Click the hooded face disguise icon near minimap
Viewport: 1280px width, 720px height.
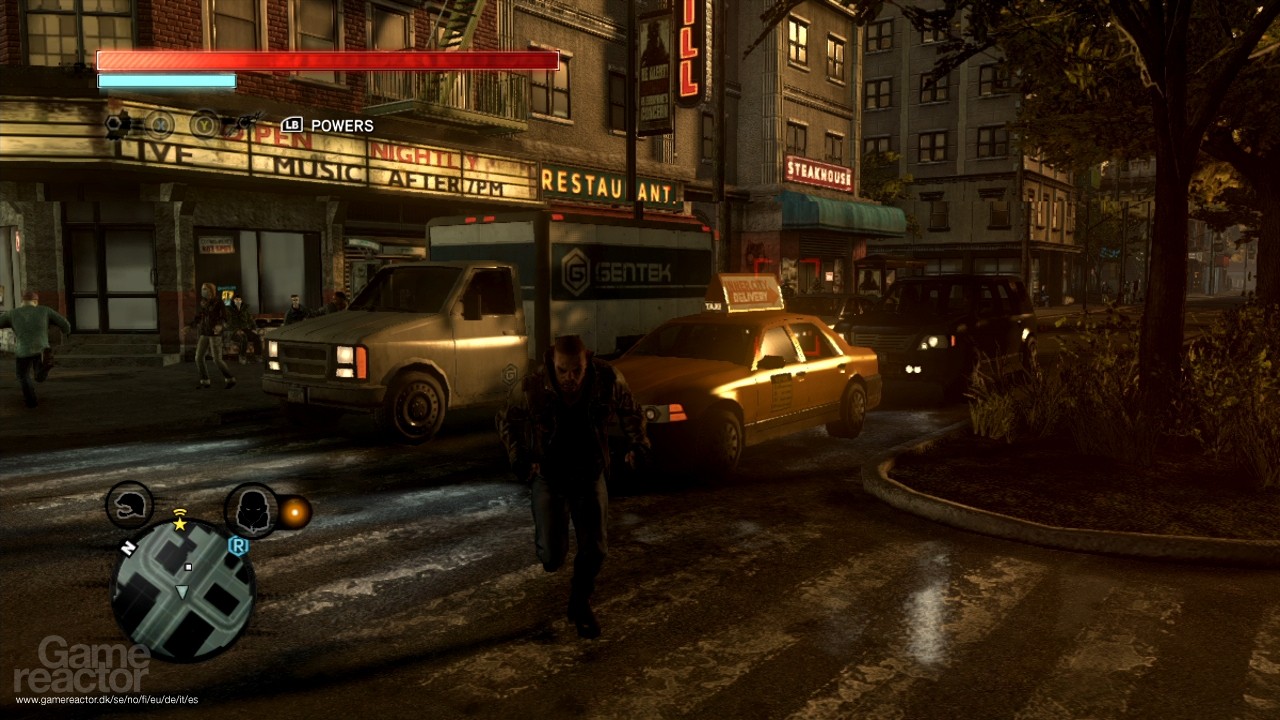pyautogui.click(x=252, y=510)
